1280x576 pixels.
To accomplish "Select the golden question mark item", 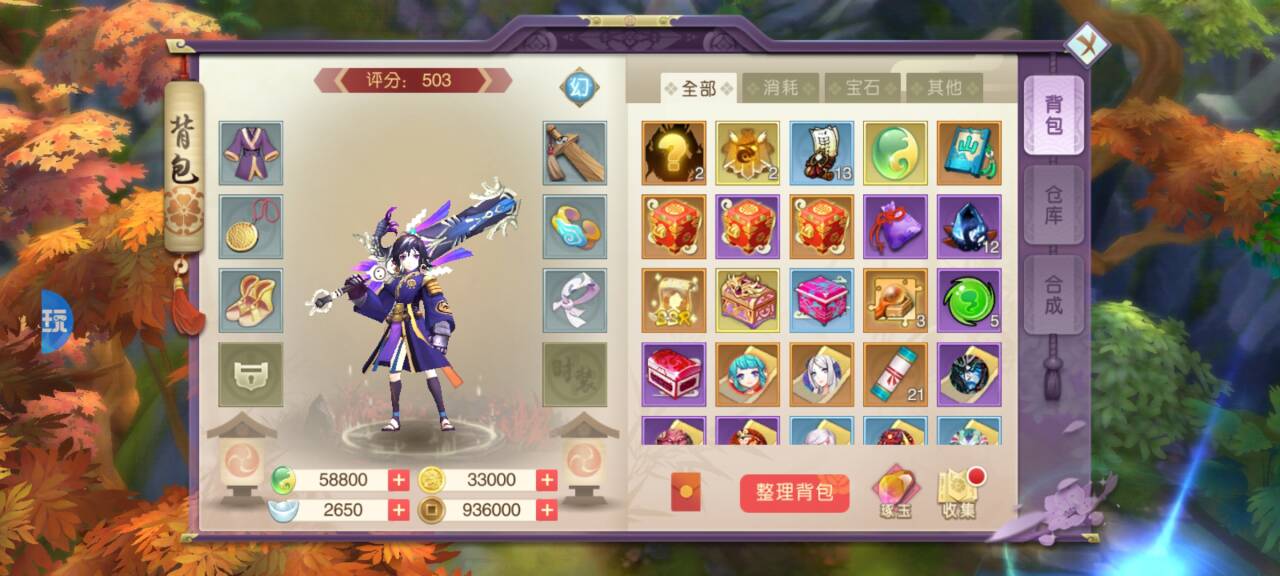I will point(673,153).
